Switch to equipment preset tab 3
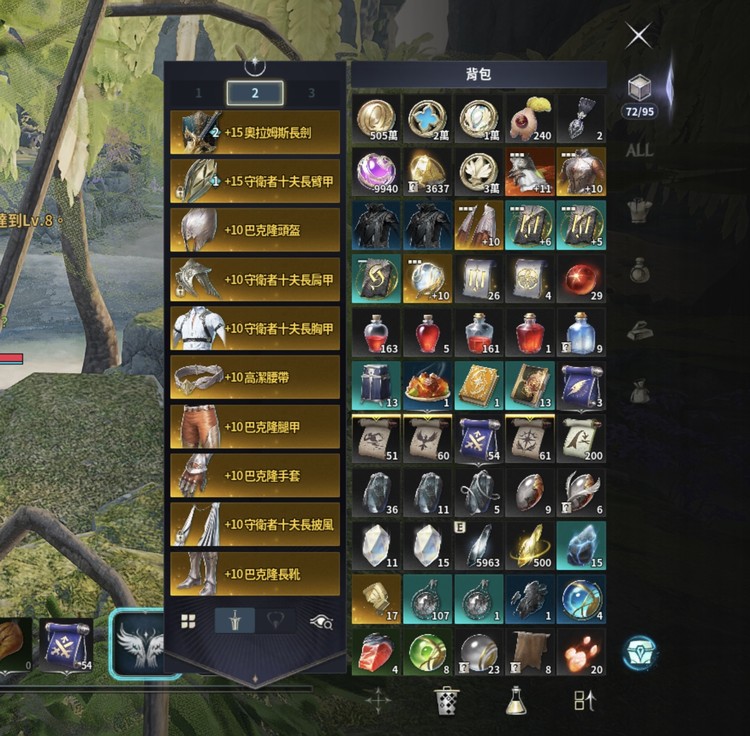Screen dimensions: 750x736 click(x=311, y=93)
